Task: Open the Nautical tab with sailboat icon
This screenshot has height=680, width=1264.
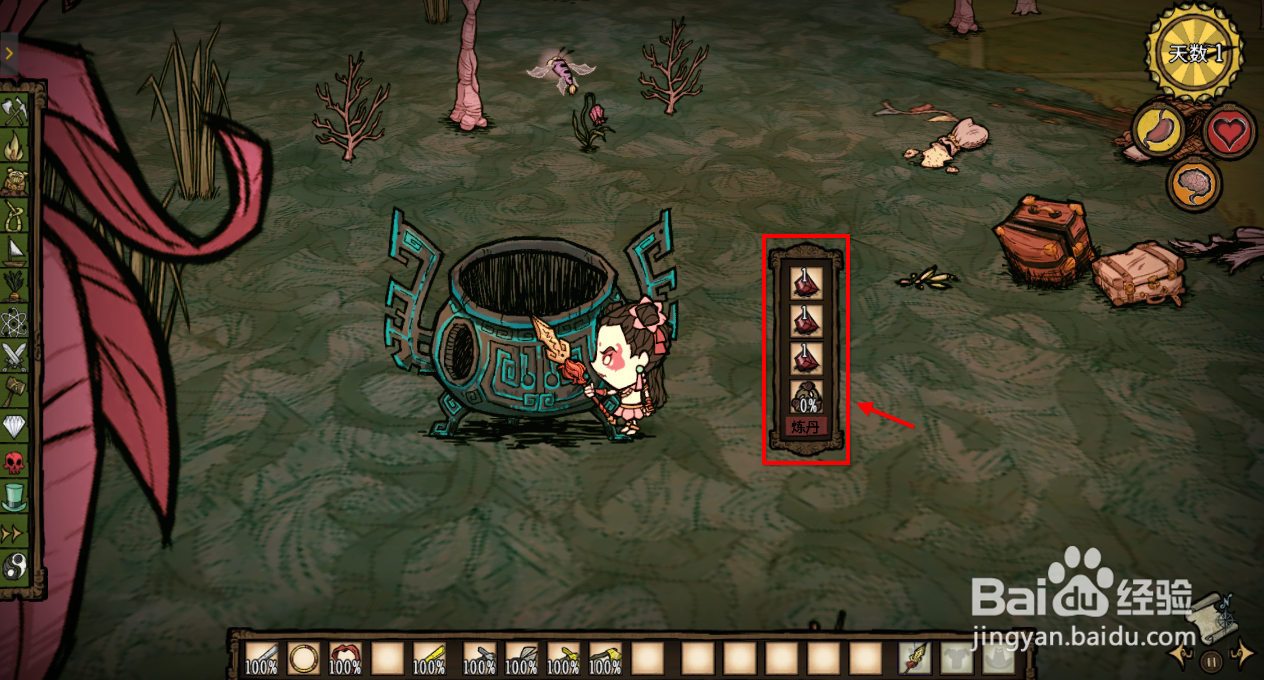Action: tap(15, 250)
